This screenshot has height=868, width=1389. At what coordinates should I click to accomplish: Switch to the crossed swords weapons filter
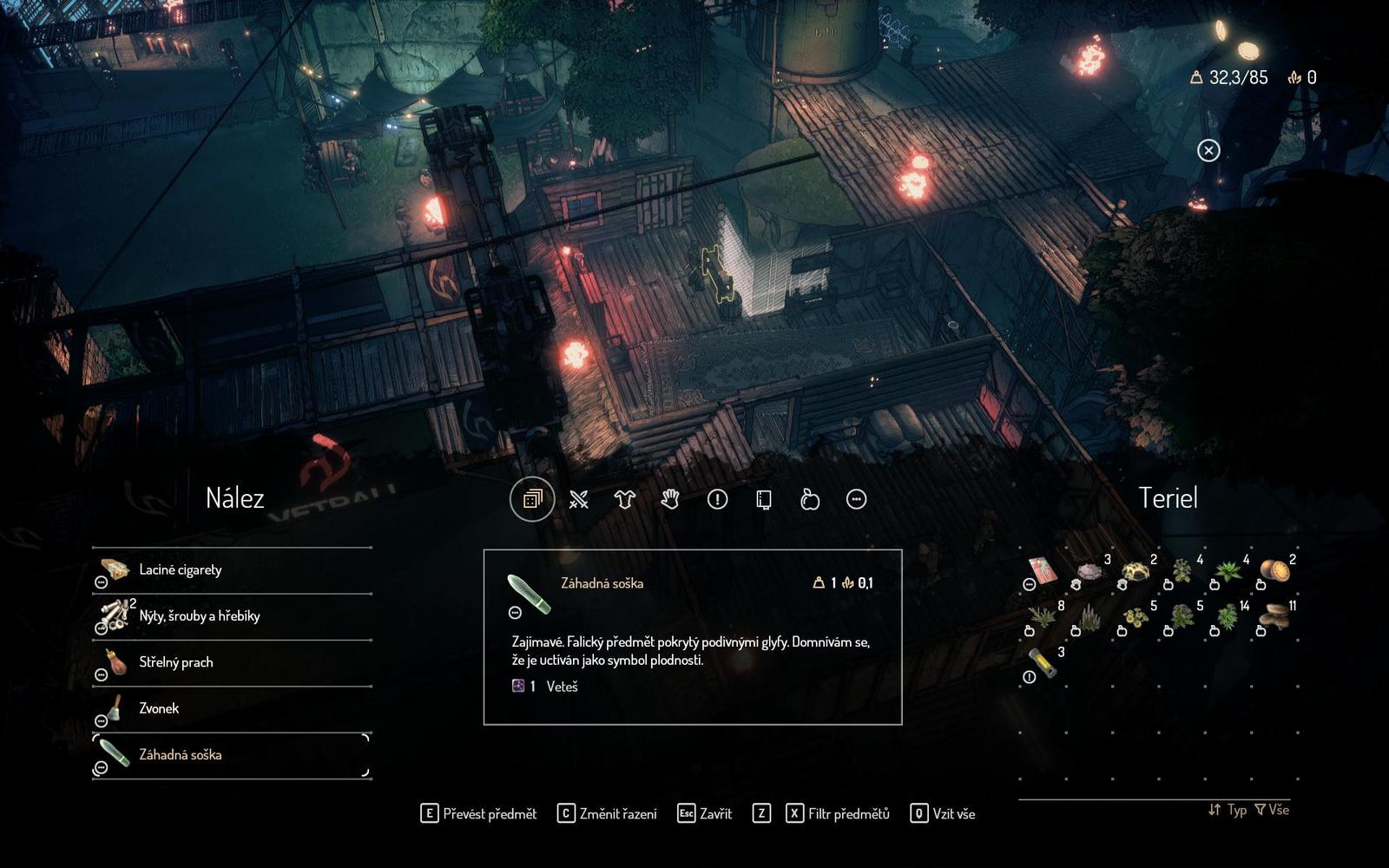tap(579, 499)
